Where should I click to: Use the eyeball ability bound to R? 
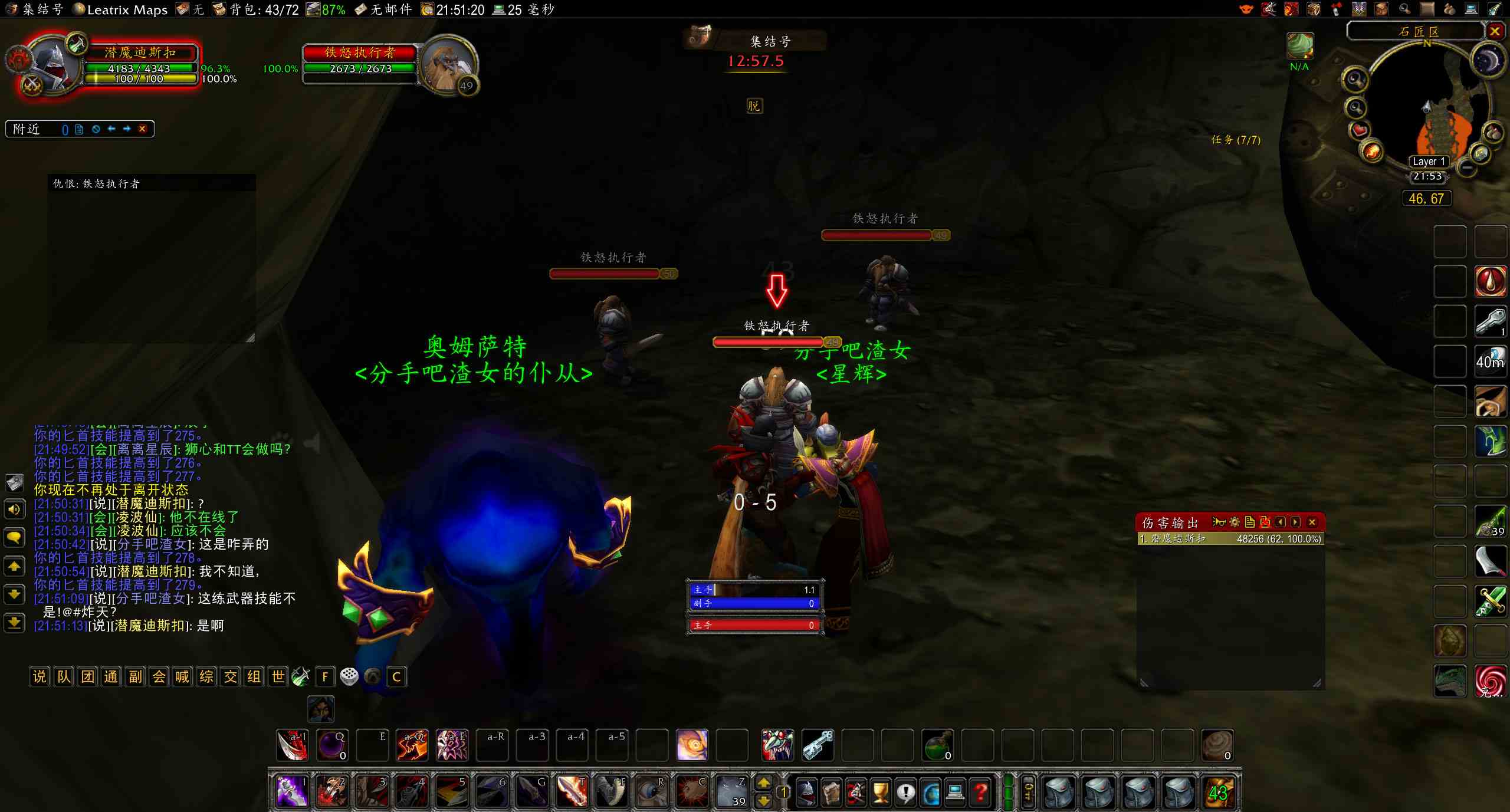point(651,791)
